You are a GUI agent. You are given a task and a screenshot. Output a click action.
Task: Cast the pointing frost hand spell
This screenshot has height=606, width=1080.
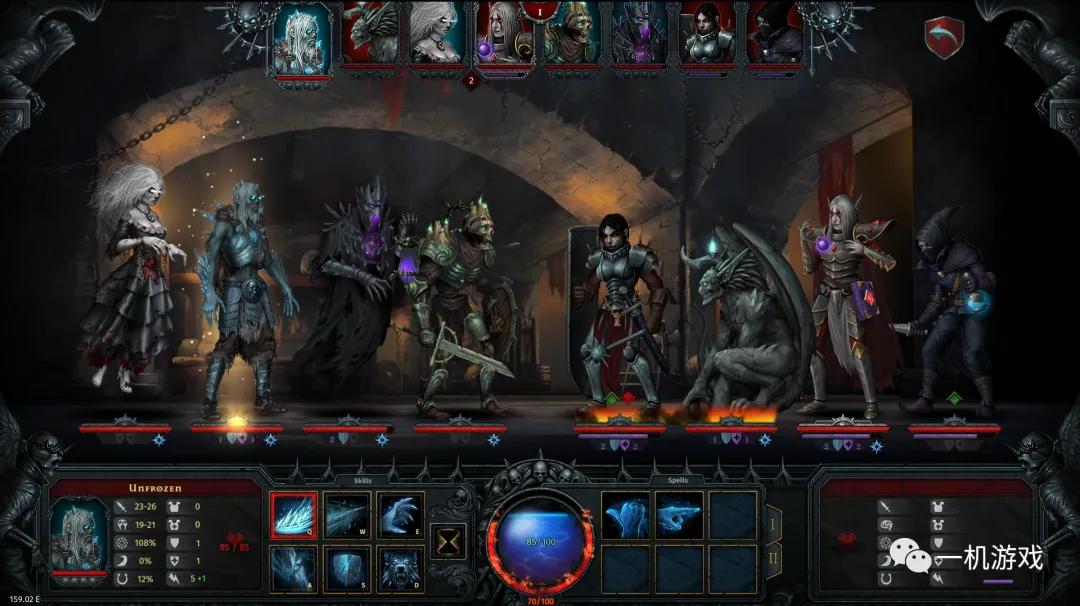[679, 516]
